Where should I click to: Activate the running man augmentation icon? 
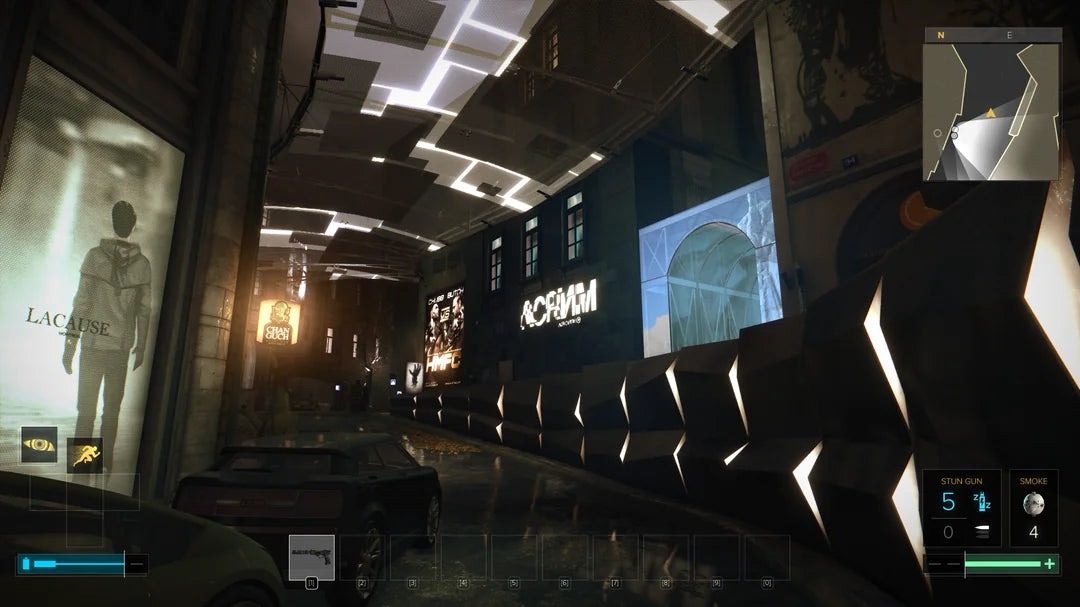click(x=85, y=455)
